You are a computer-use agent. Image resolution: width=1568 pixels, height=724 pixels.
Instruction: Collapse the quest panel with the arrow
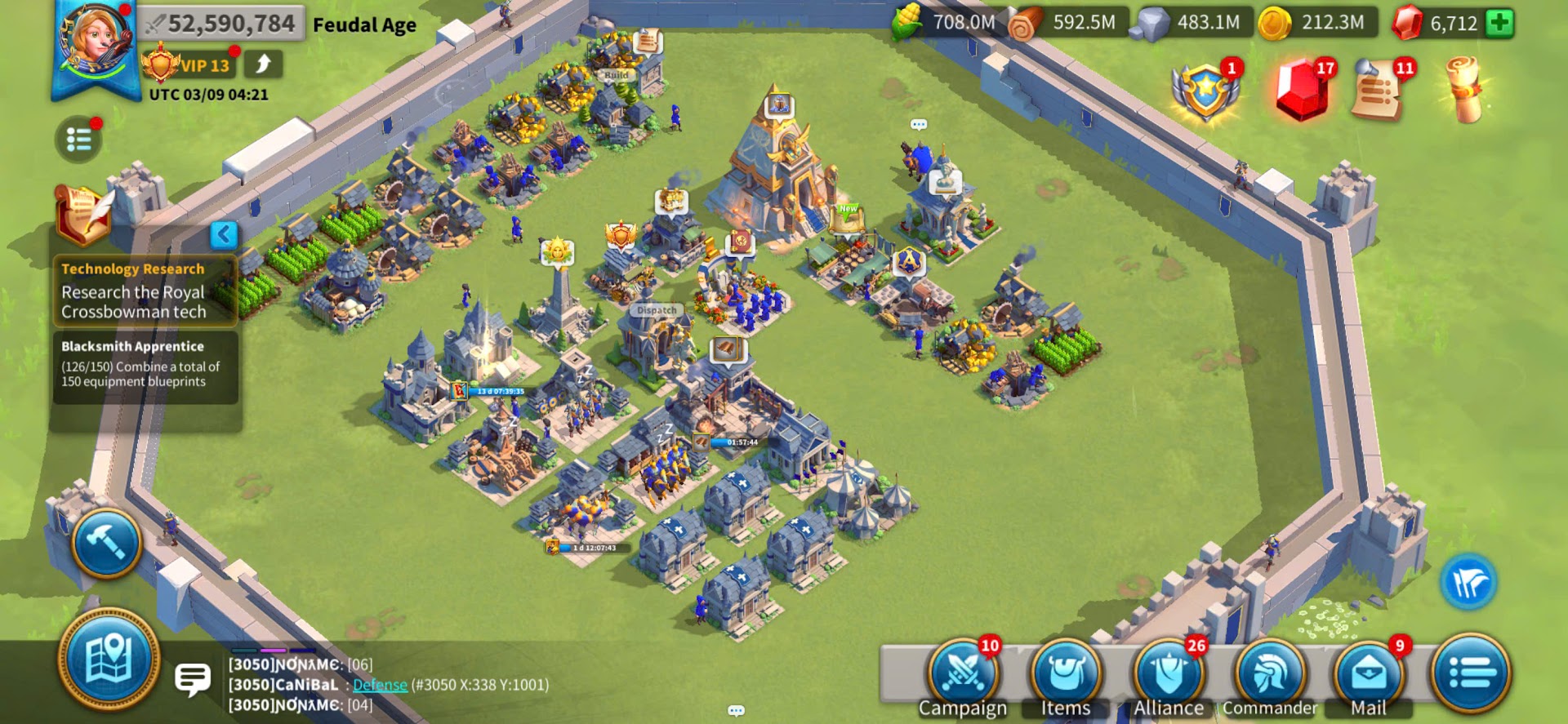tap(224, 235)
